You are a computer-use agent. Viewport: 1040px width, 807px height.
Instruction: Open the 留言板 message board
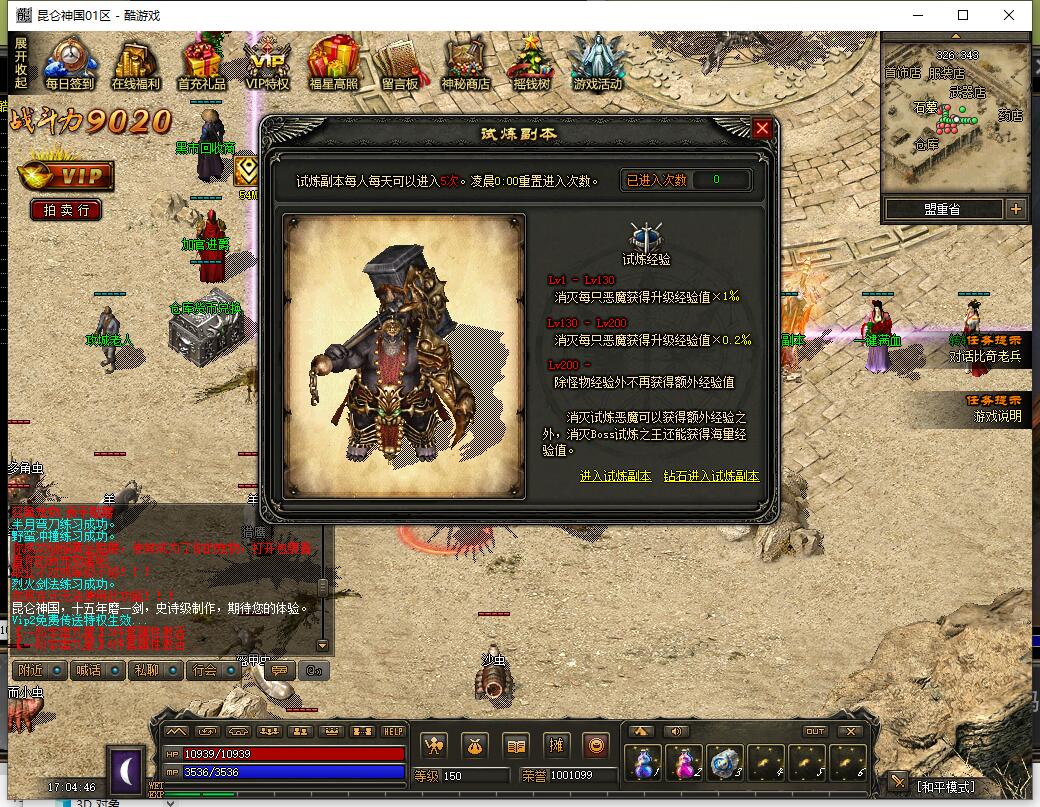pyautogui.click(x=400, y=65)
